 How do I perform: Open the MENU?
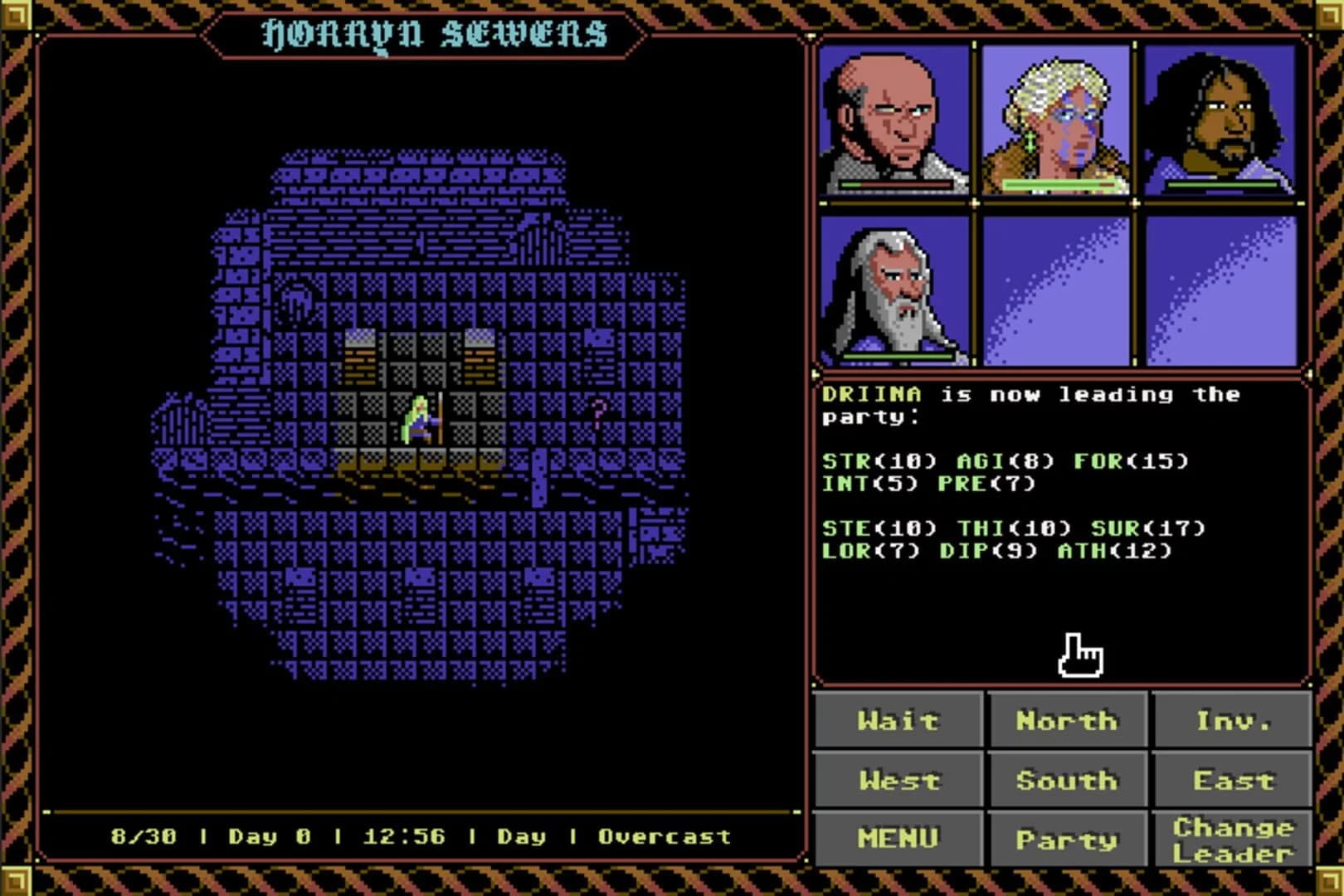point(898,838)
